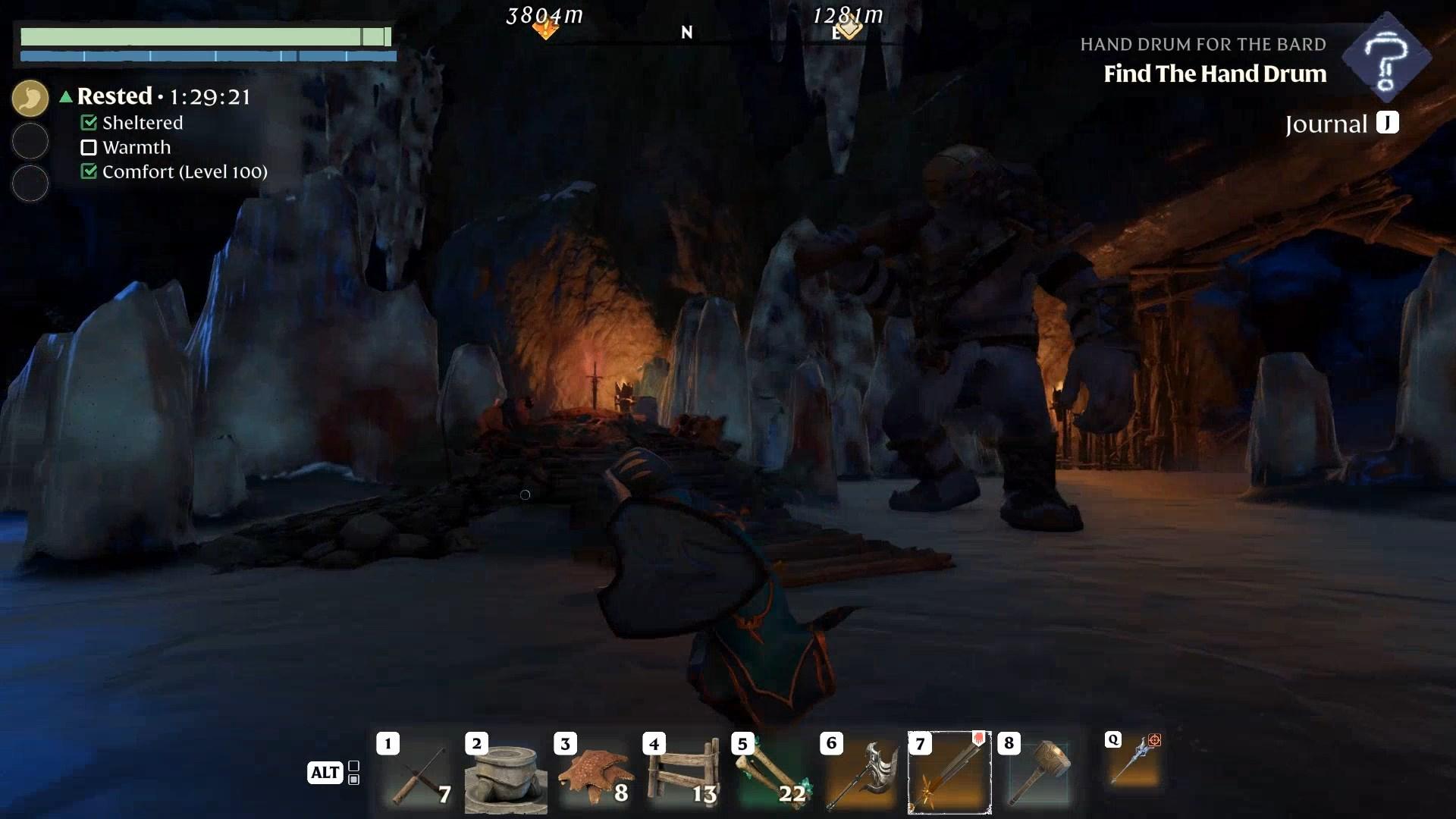Uncheck the Sheltered status checkbox

pos(90,122)
